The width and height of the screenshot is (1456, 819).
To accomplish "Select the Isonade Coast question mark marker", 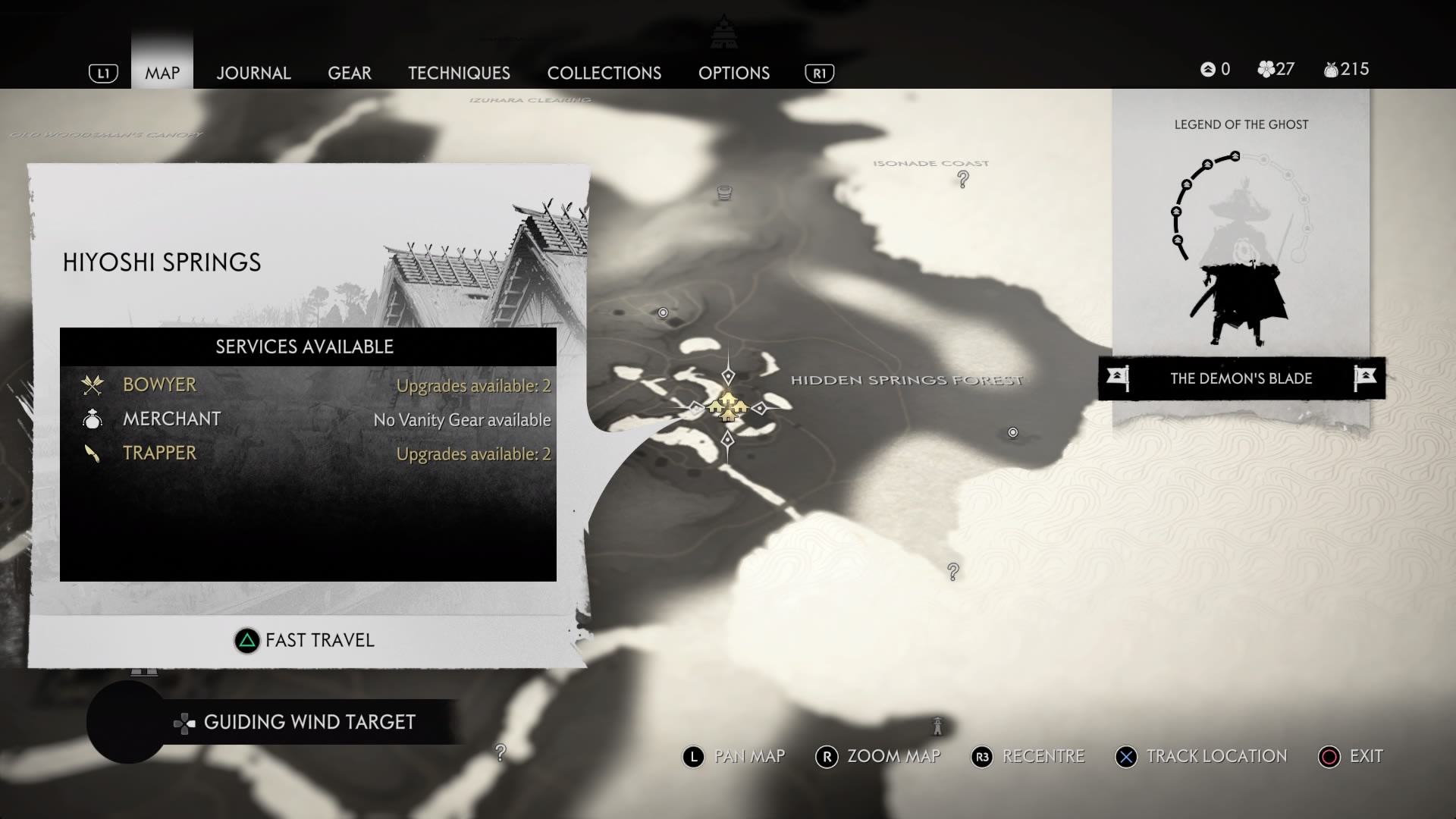I will (x=963, y=180).
